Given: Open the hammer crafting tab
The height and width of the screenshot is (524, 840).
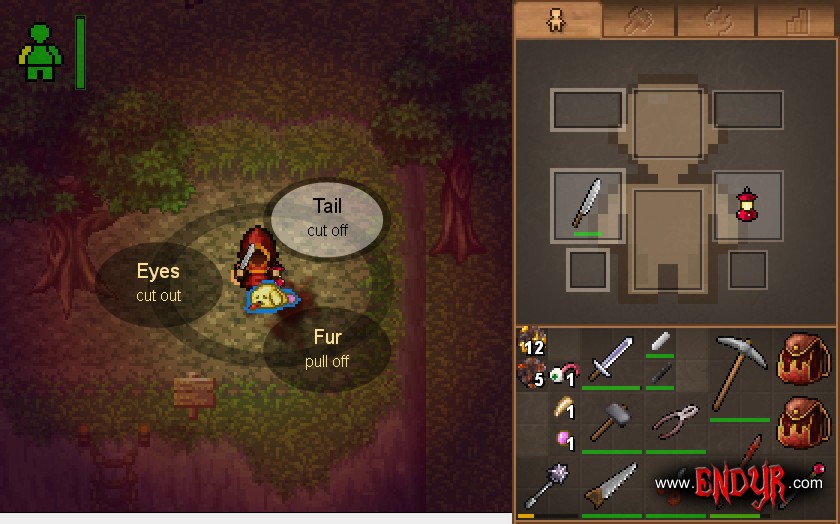Looking at the screenshot, I should point(637,21).
